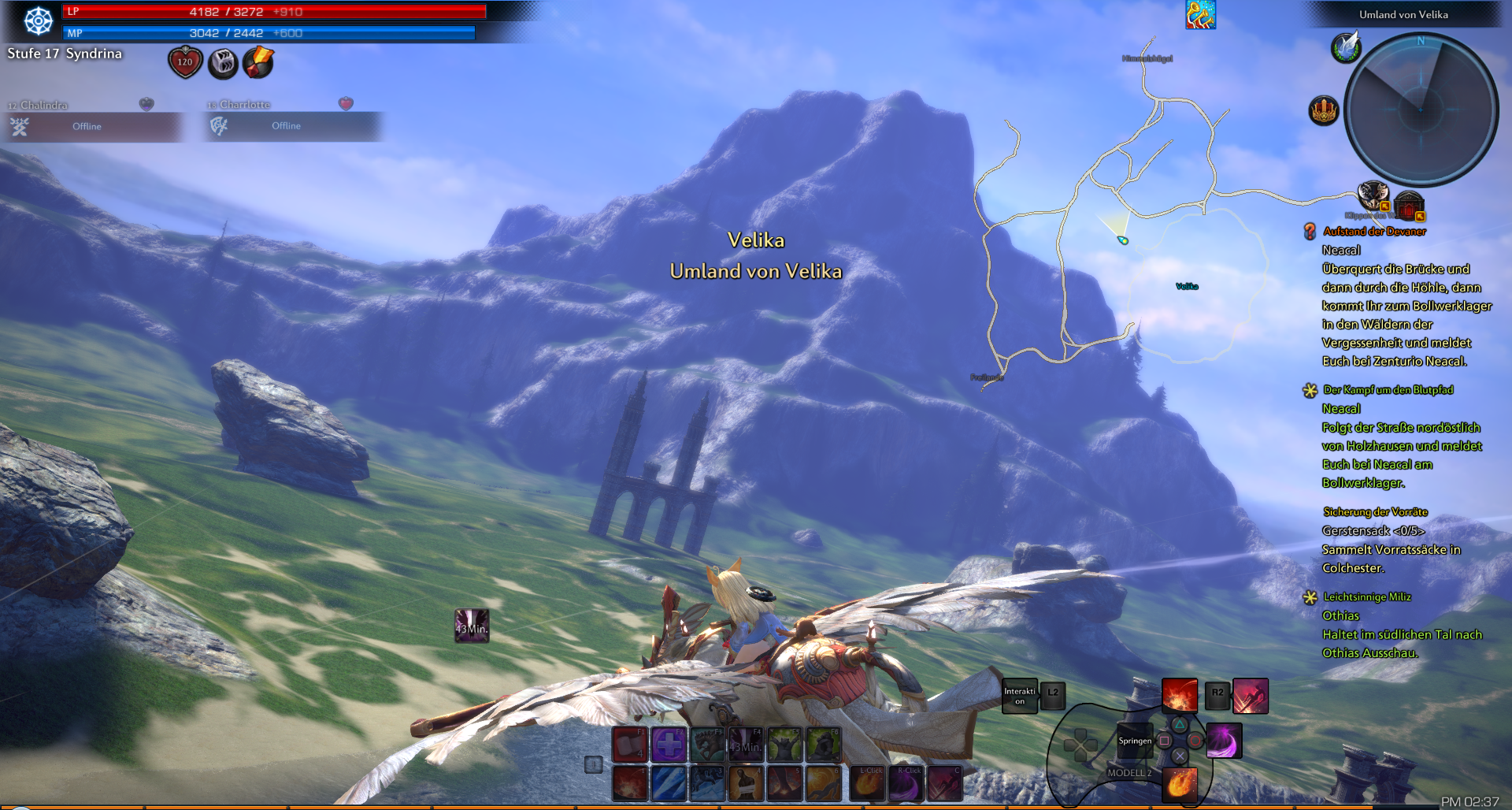Image resolution: width=1512 pixels, height=810 pixels.
Task: Click the winged laurel icon beside the minimap
Action: pos(1346,47)
